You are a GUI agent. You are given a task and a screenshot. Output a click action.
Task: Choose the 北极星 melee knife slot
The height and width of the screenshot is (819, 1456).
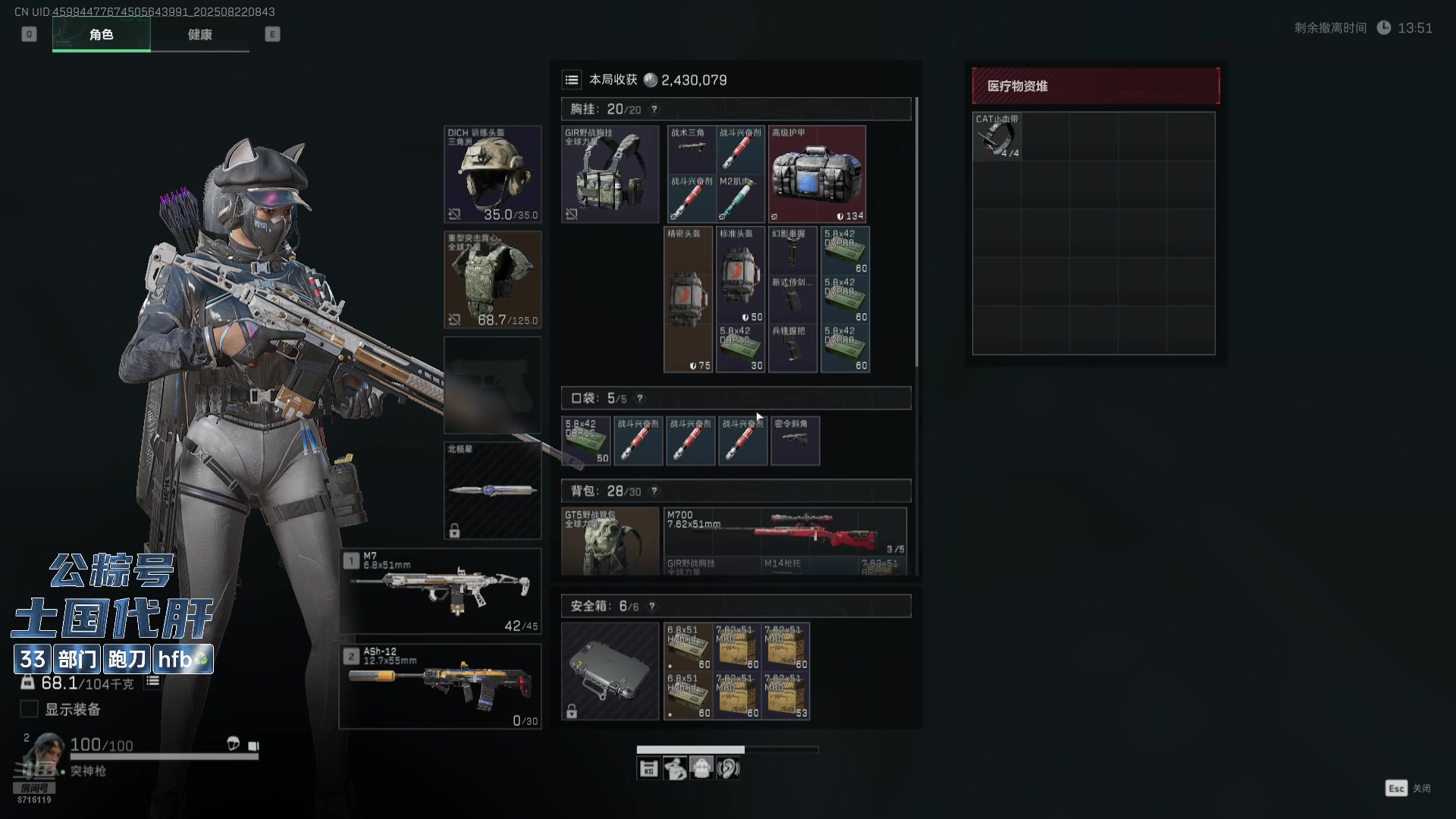(x=492, y=490)
